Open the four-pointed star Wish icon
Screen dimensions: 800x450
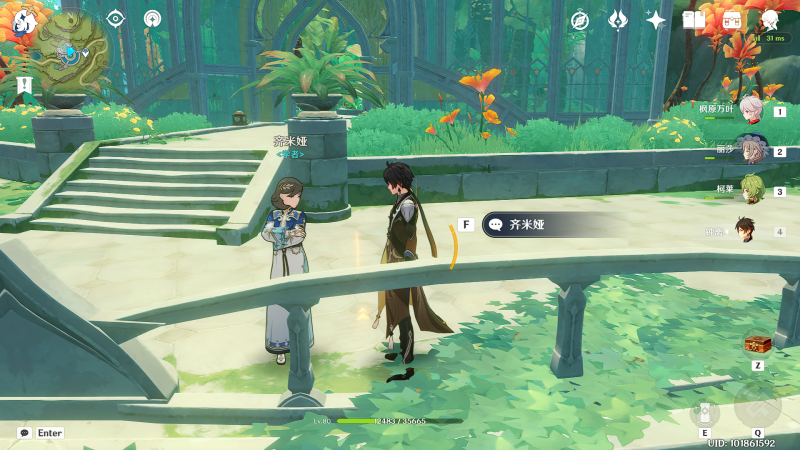click(656, 20)
